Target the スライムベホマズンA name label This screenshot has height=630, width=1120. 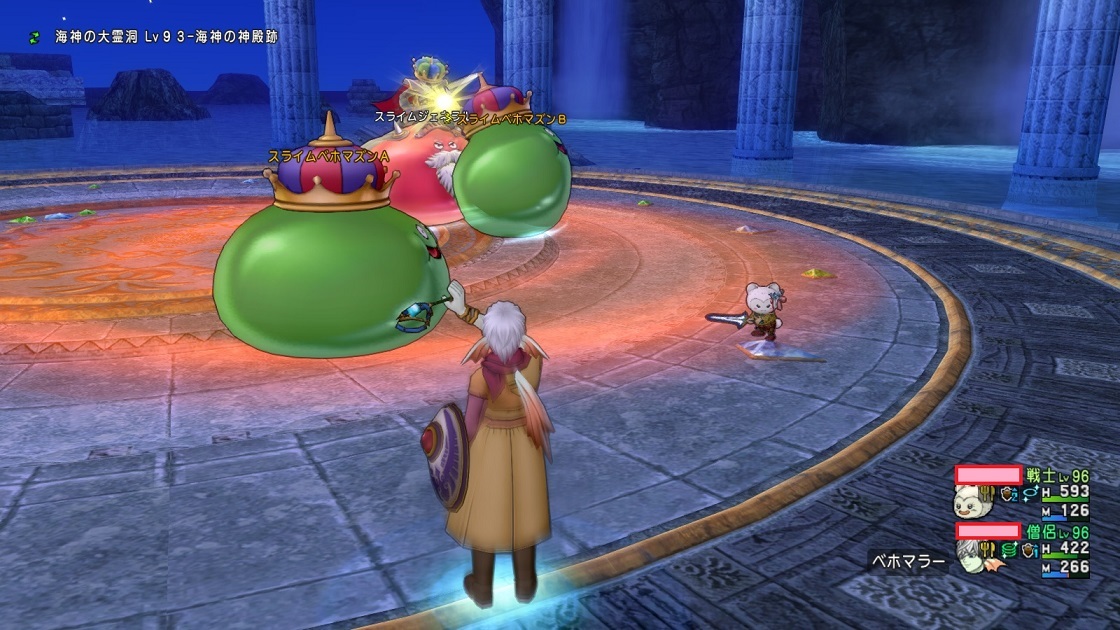click(328, 157)
